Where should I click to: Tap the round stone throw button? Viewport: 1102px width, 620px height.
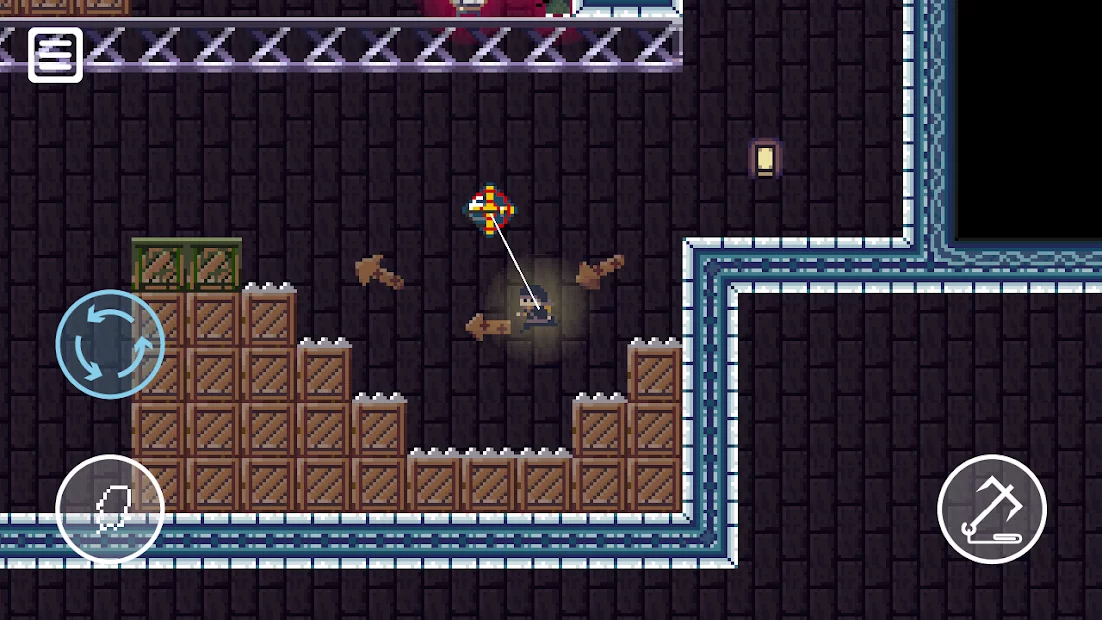click(x=110, y=509)
